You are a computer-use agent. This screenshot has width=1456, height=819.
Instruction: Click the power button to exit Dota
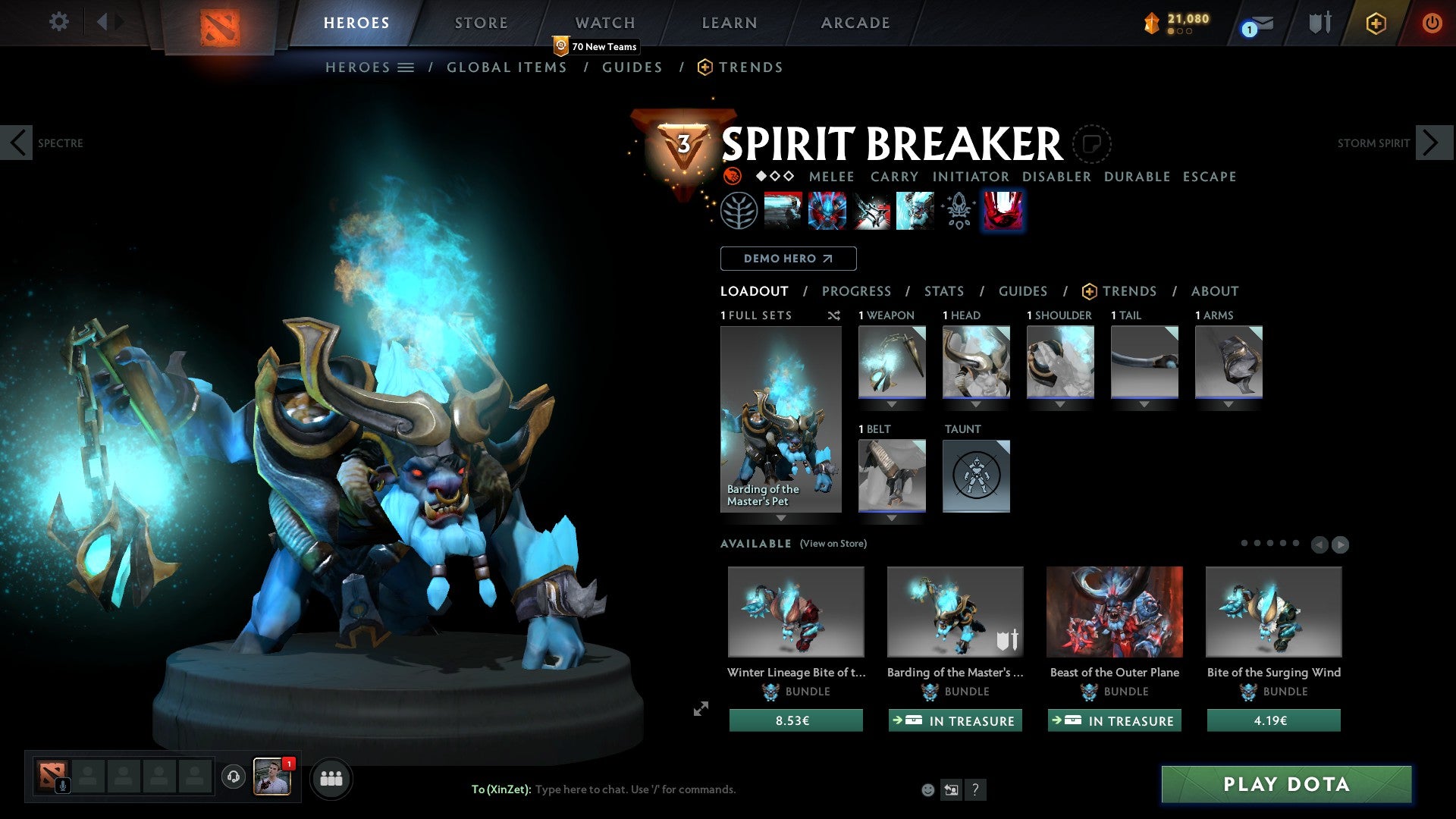(1432, 23)
